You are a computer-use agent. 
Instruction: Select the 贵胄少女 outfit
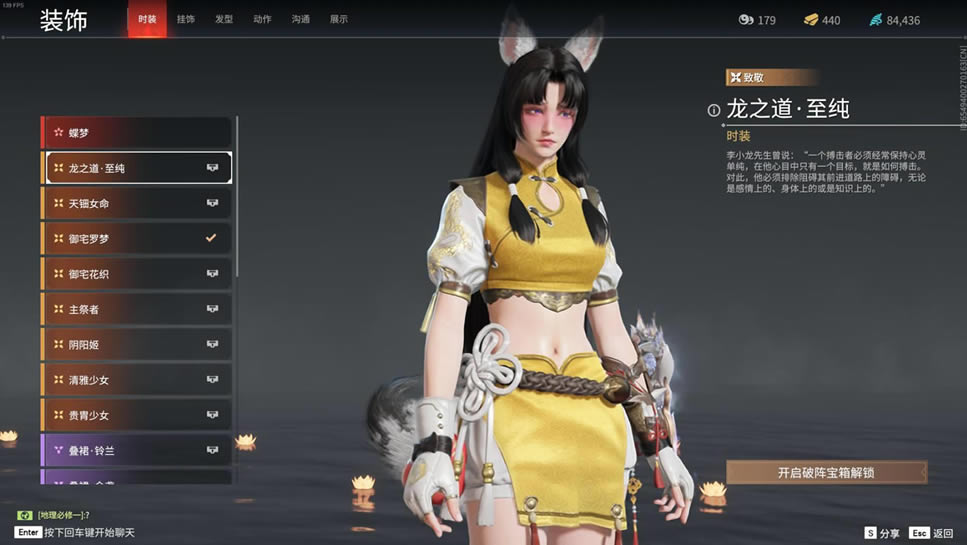136,415
